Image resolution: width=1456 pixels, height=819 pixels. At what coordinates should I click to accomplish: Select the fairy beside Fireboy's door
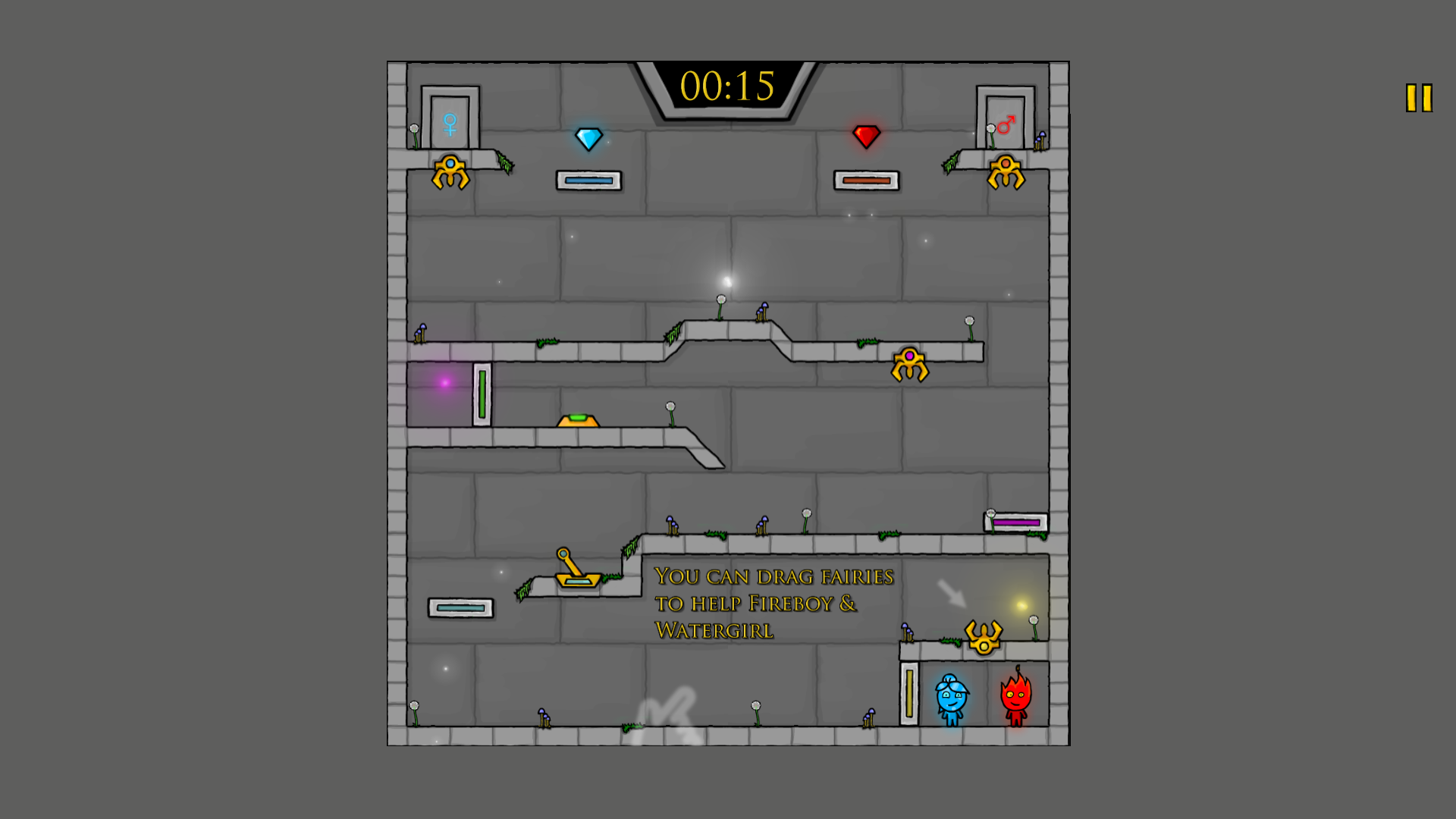1006,171
